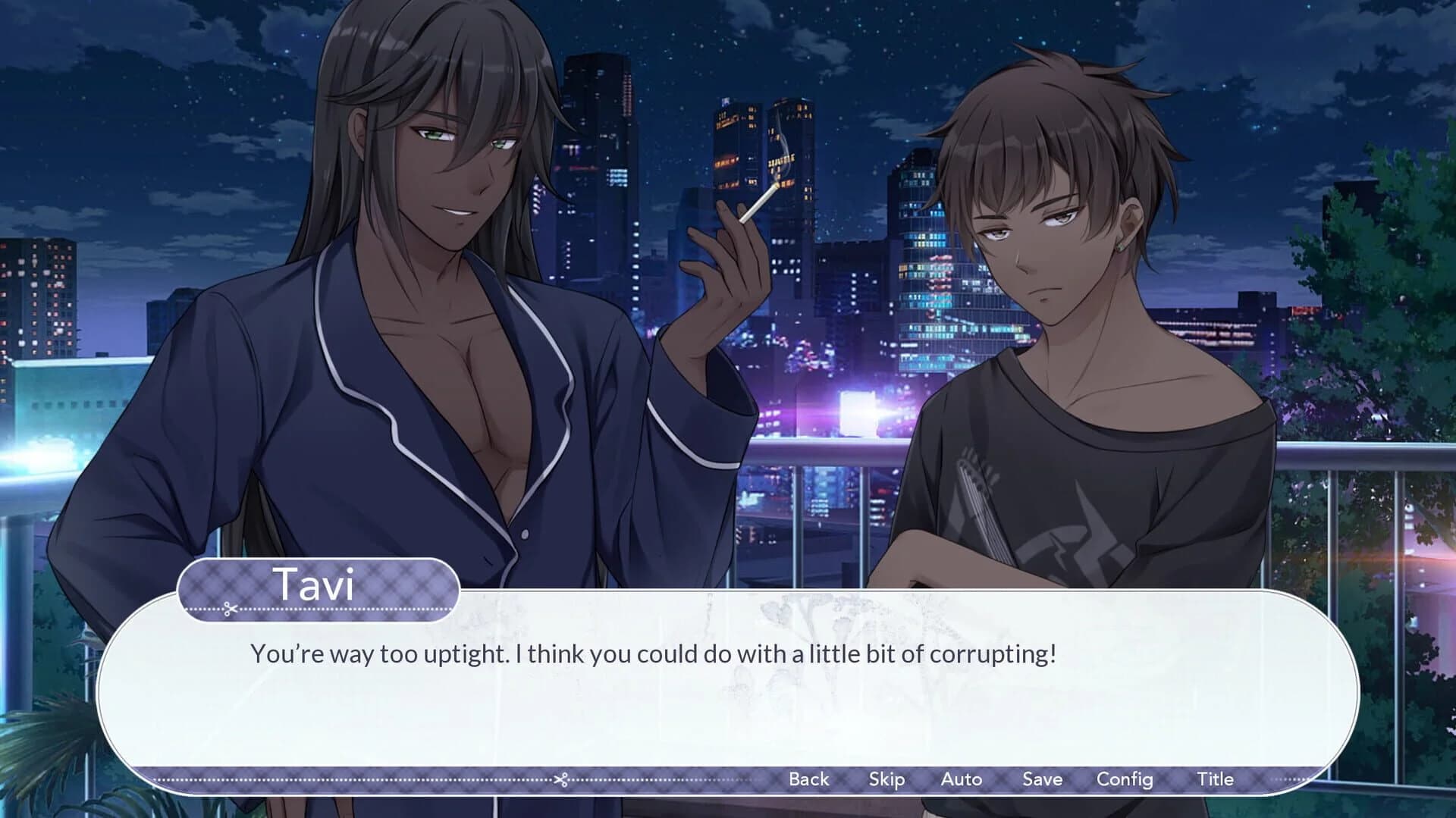Image resolution: width=1456 pixels, height=818 pixels.
Task: Enable Auto mode for dialogue playback
Action: [x=962, y=779]
